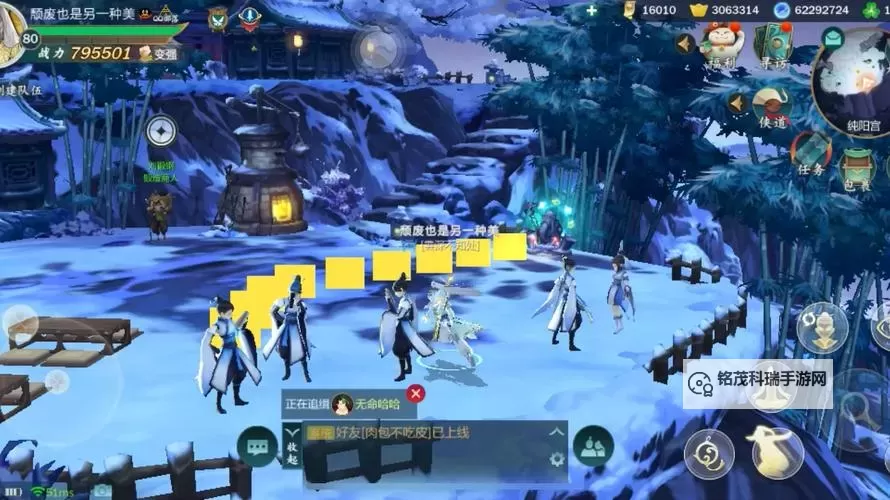Open the 侠道 menu icon
890x500 pixels.
click(x=772, y=105)
